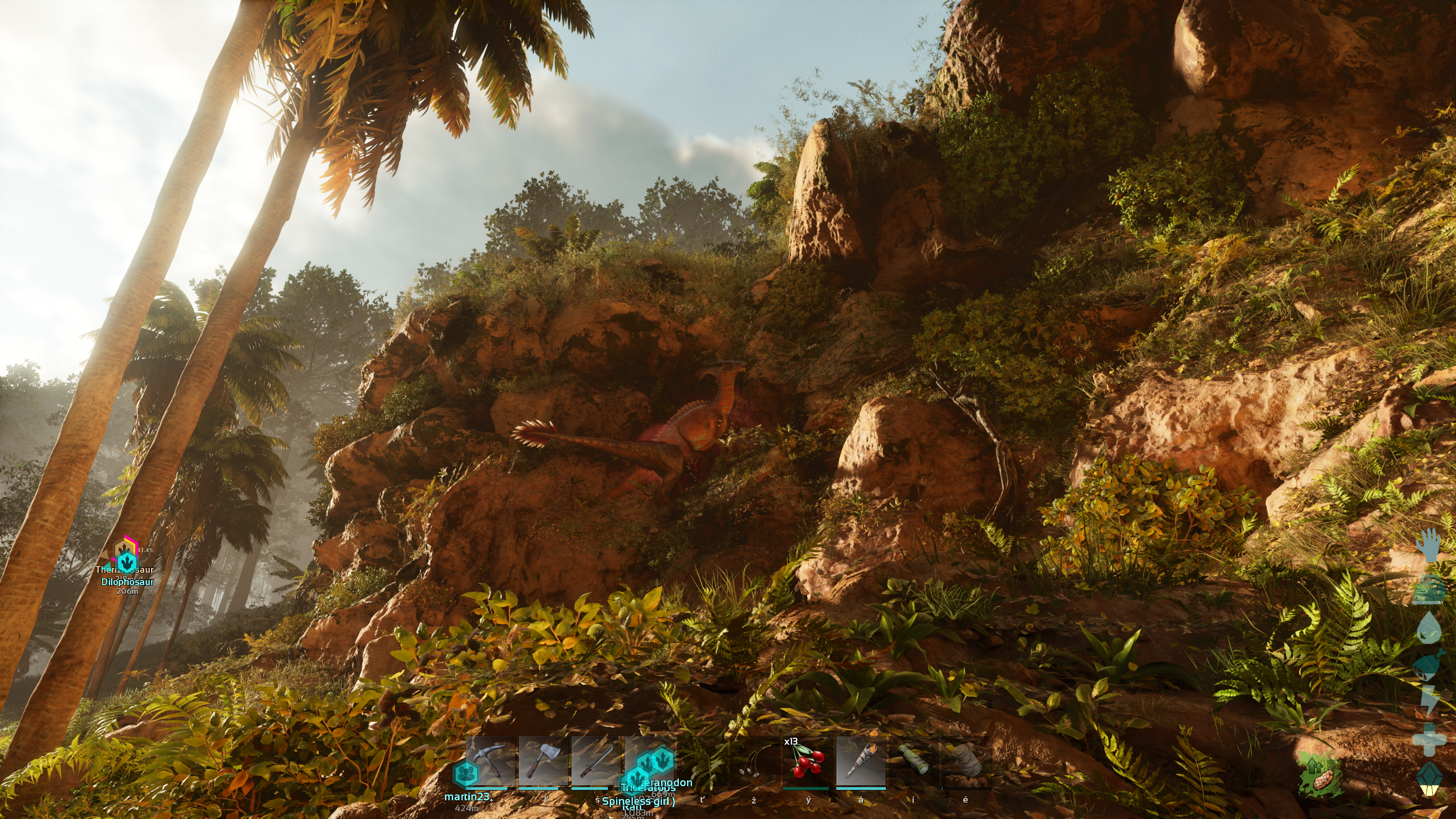Click the martin23 tribe member marker
The width and height of the screenshot is (1456, 819).
click(x=466, y=773)
